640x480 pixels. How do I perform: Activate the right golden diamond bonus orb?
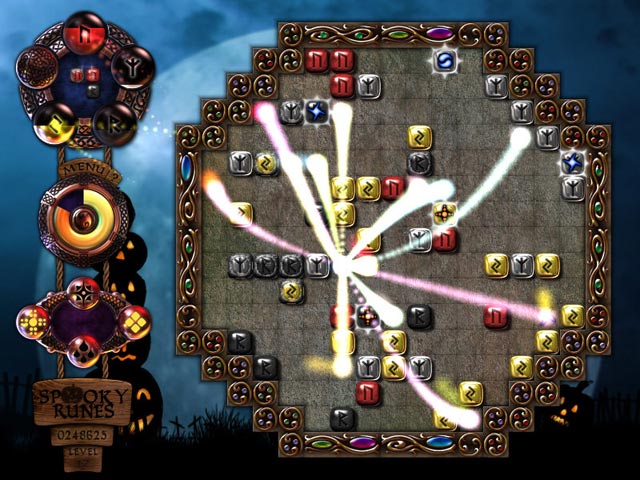(133, 320)
